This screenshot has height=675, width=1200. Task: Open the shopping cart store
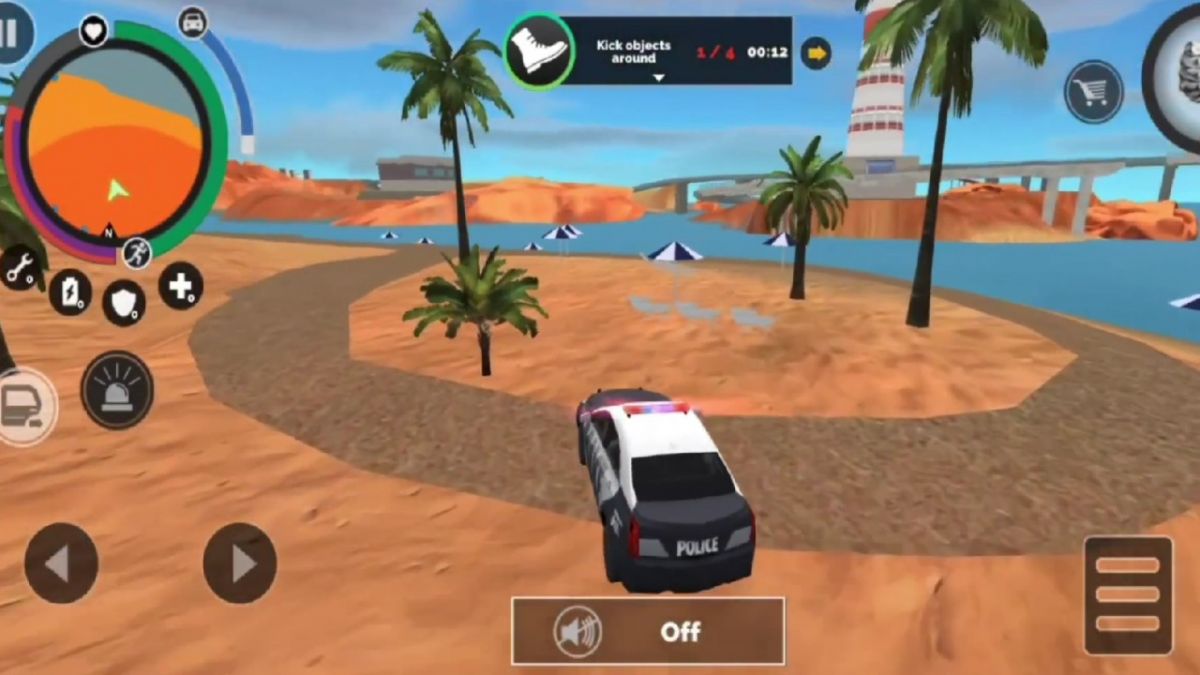tap(1093, 92)
